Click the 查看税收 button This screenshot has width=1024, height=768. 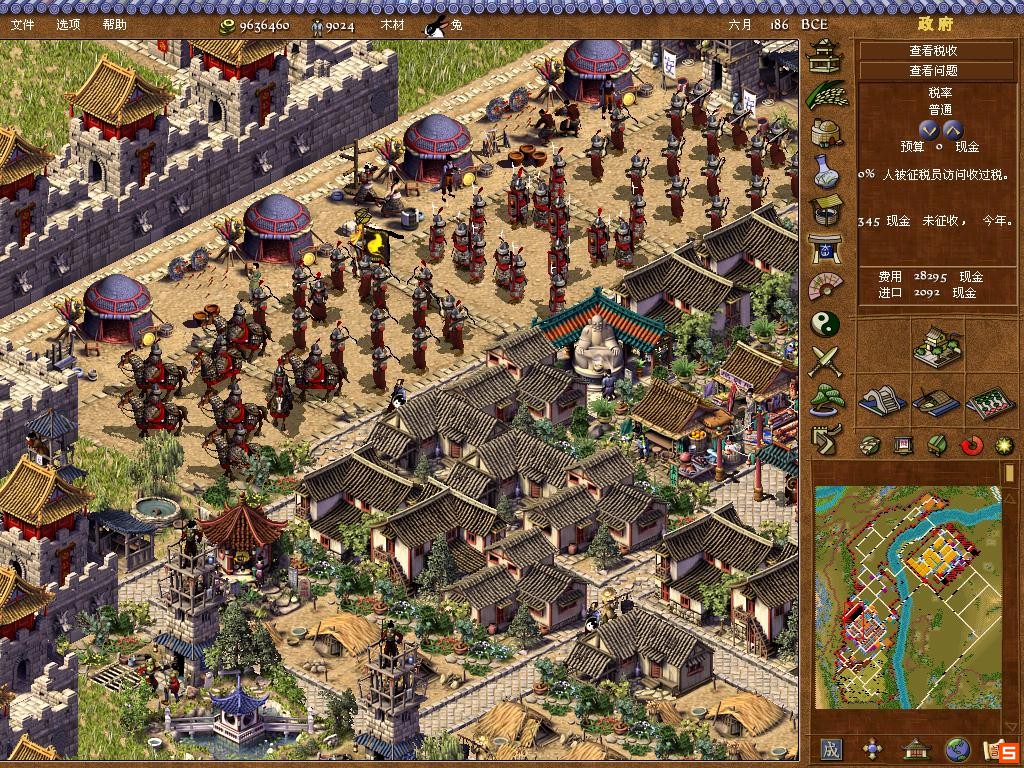933,51
